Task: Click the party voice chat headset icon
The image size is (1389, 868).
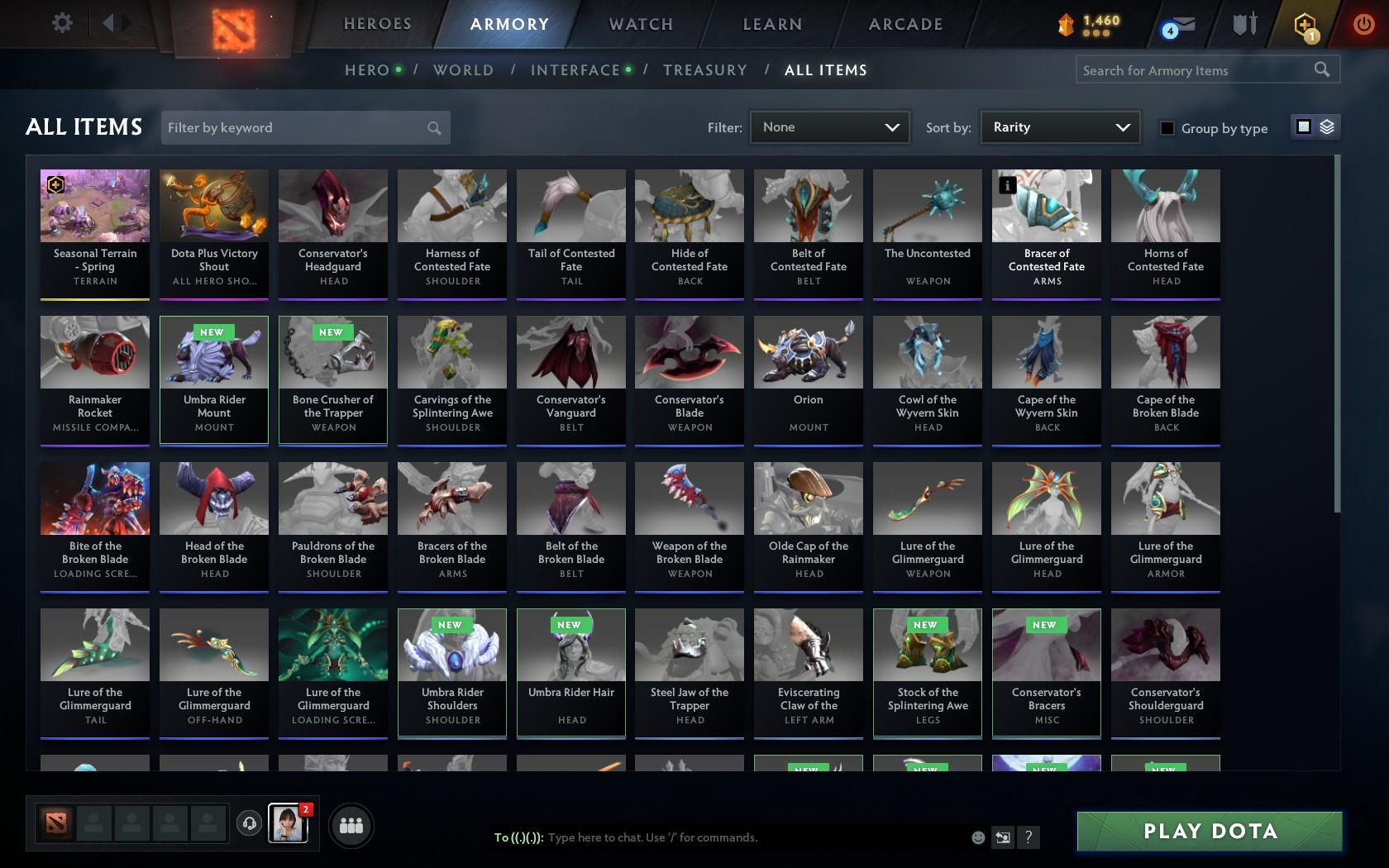Action: coord(250,825)
